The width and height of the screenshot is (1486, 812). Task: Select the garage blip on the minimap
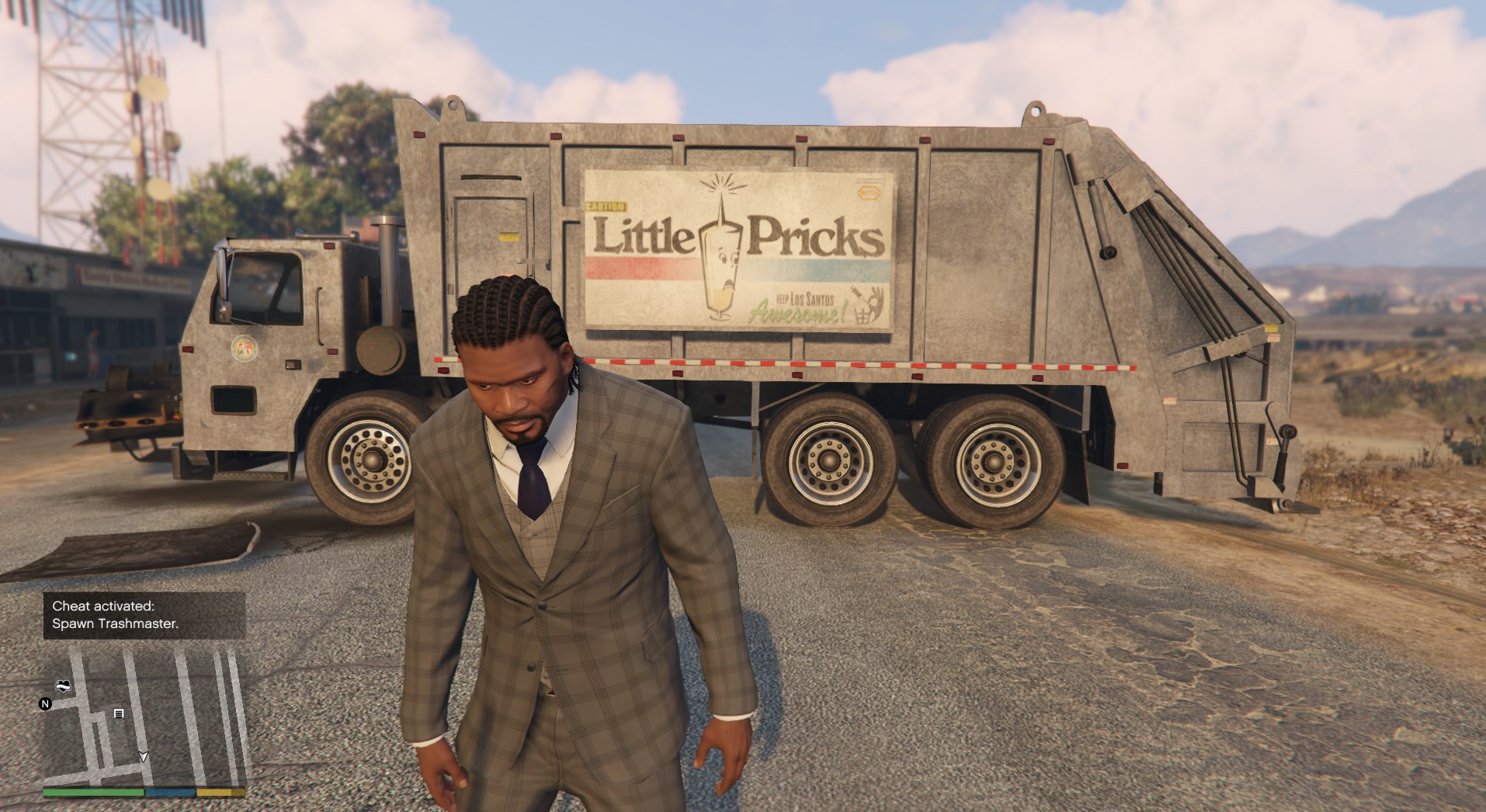pos(119,713)
